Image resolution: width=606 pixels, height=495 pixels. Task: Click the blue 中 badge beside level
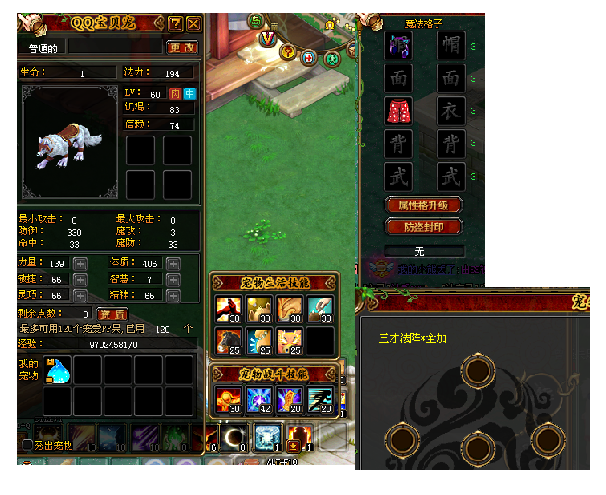point(189,94)
